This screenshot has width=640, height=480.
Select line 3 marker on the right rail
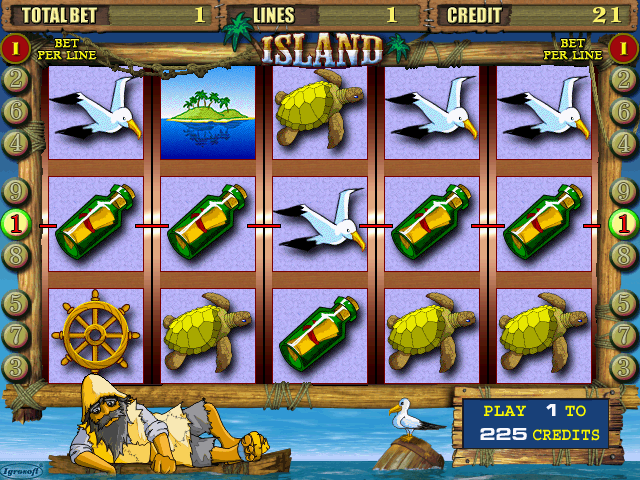[x=625, y=366]
